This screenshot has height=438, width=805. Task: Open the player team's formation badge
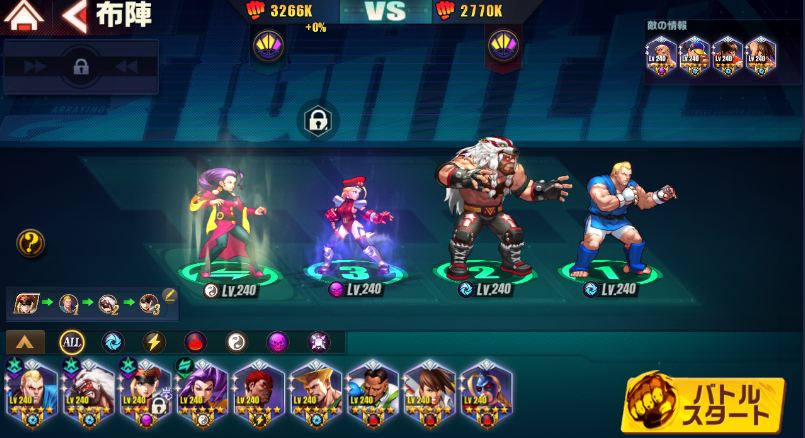click(x=267, y=45)
